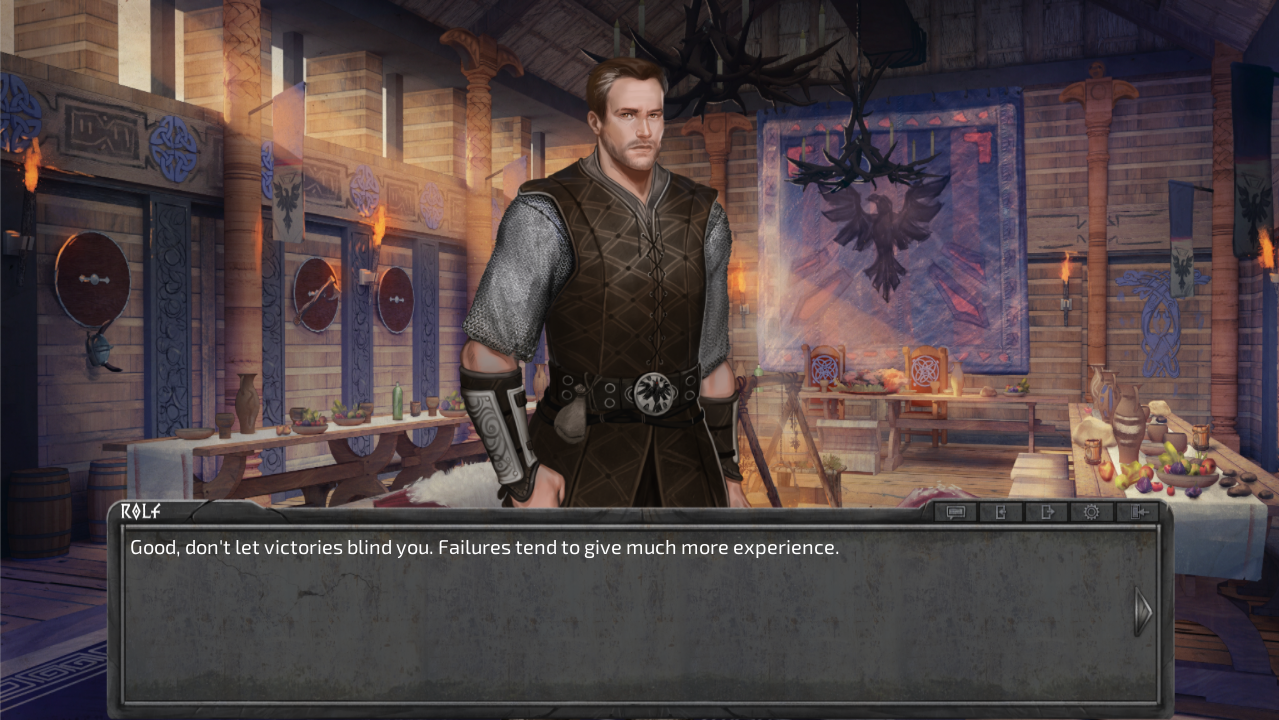Click the save game icon with outward arrow
This screenshot has width=1279, height=720.
click(1046, 512)
